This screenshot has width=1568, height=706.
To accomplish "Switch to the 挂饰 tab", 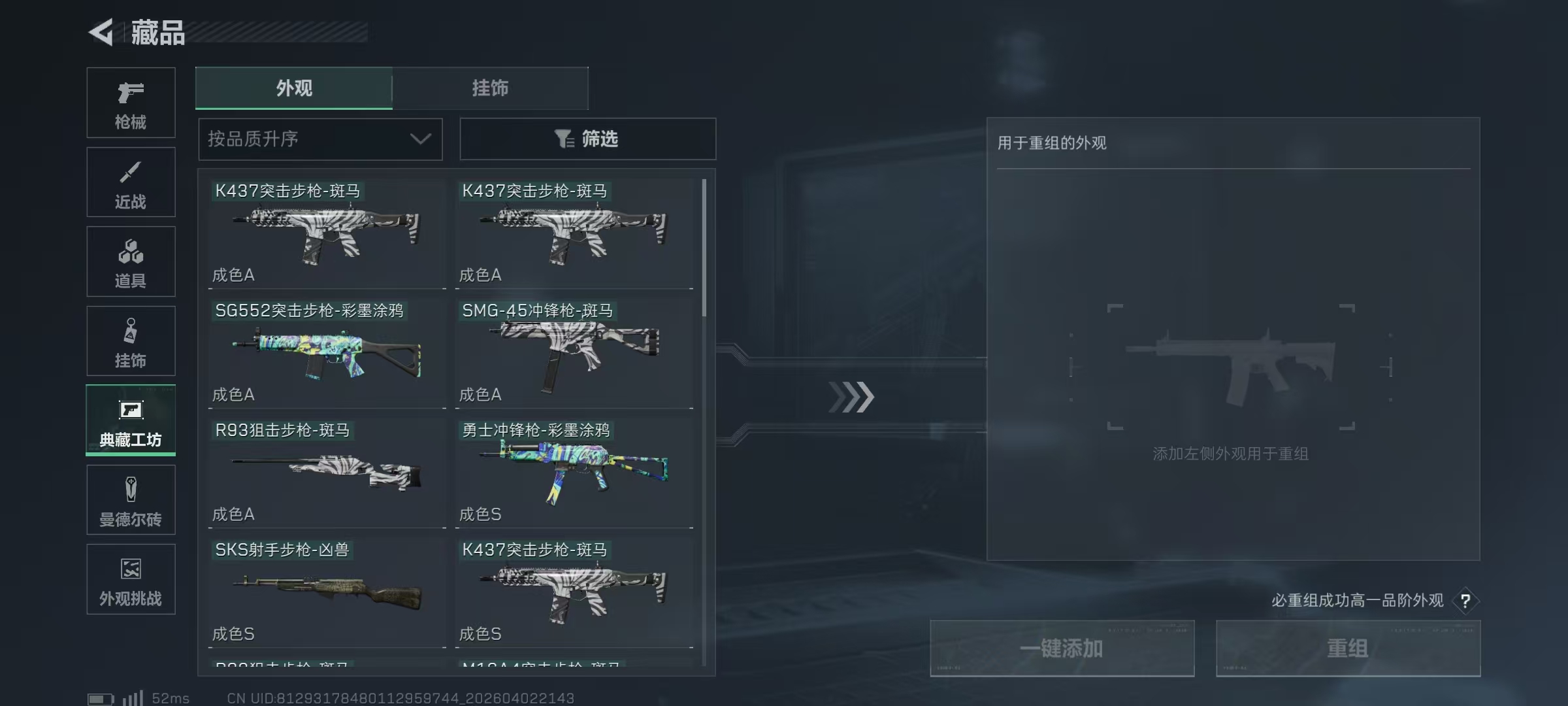I will (x=491, y=88).
